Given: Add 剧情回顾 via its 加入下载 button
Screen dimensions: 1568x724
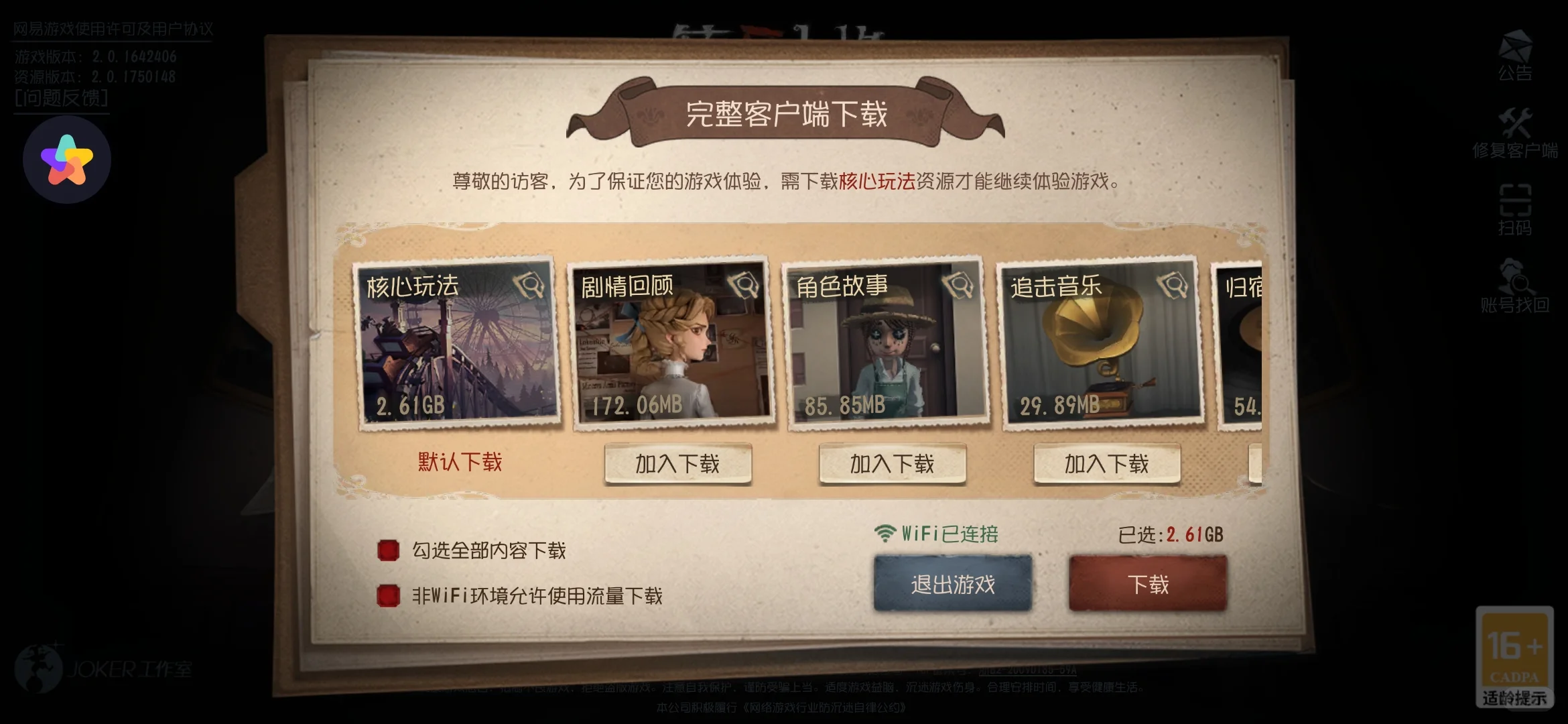Looking at the screenshot, I should click(x=677, y=463).
